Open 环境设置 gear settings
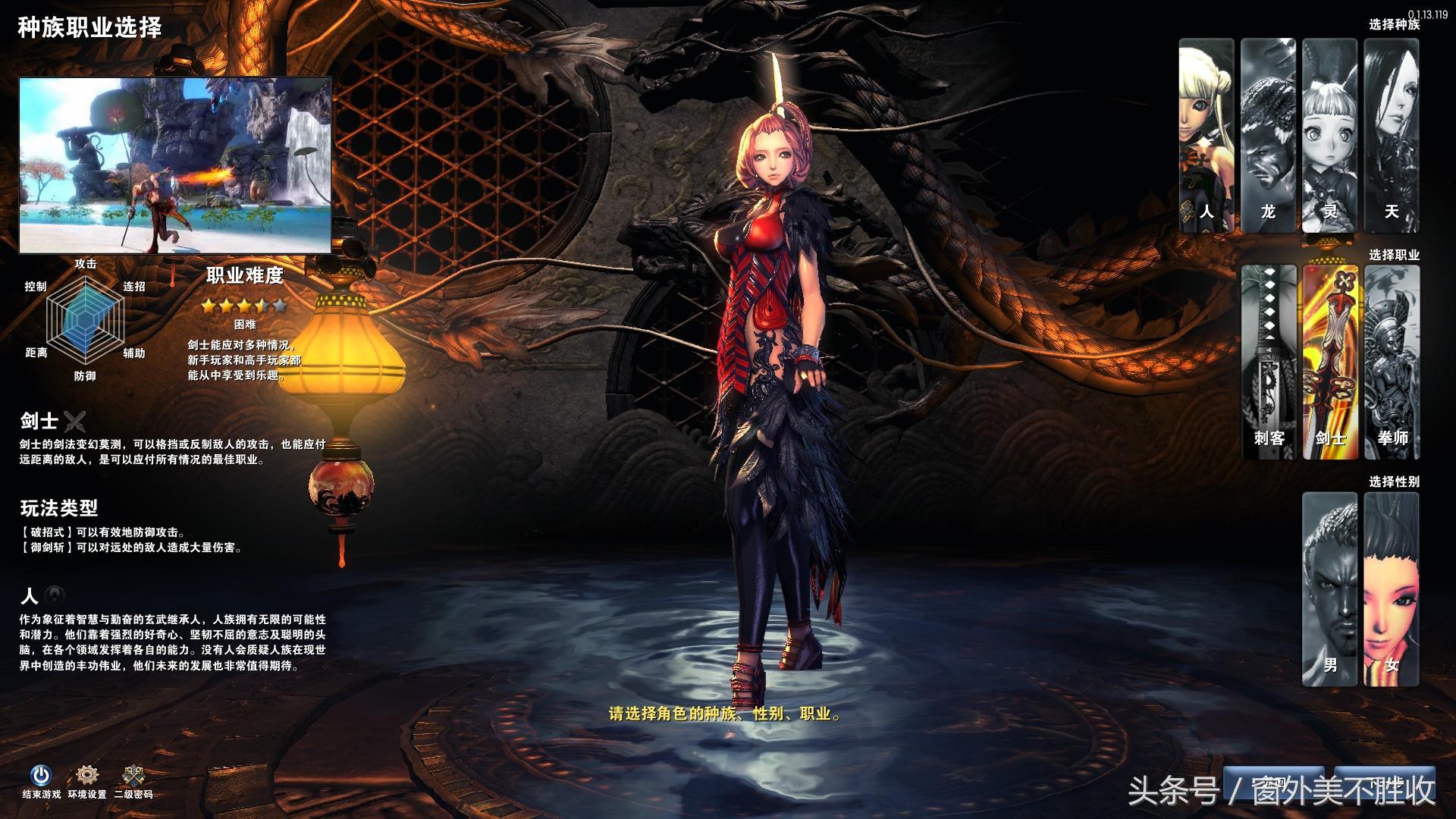1456x819 pixels. [87, 775]
